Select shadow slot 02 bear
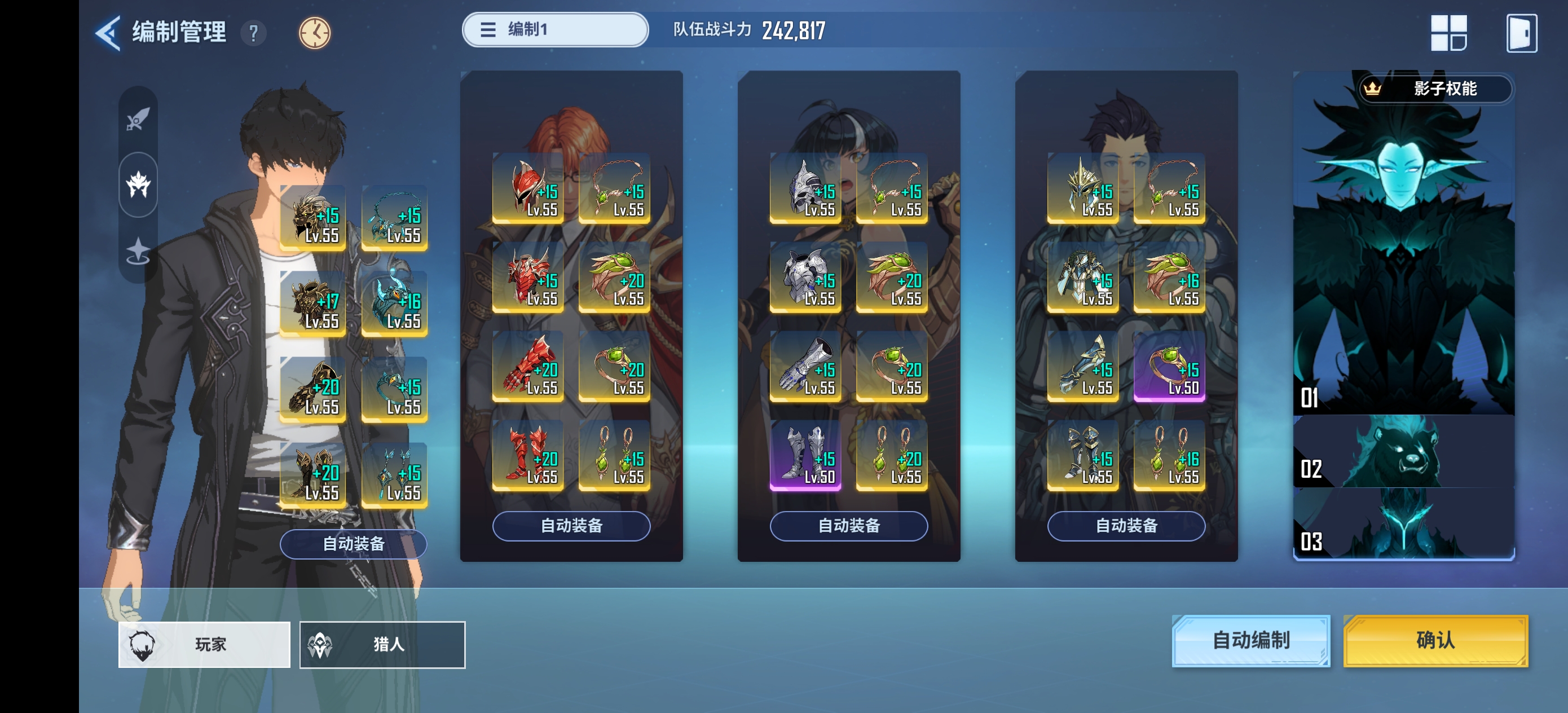 point(1403,452)
